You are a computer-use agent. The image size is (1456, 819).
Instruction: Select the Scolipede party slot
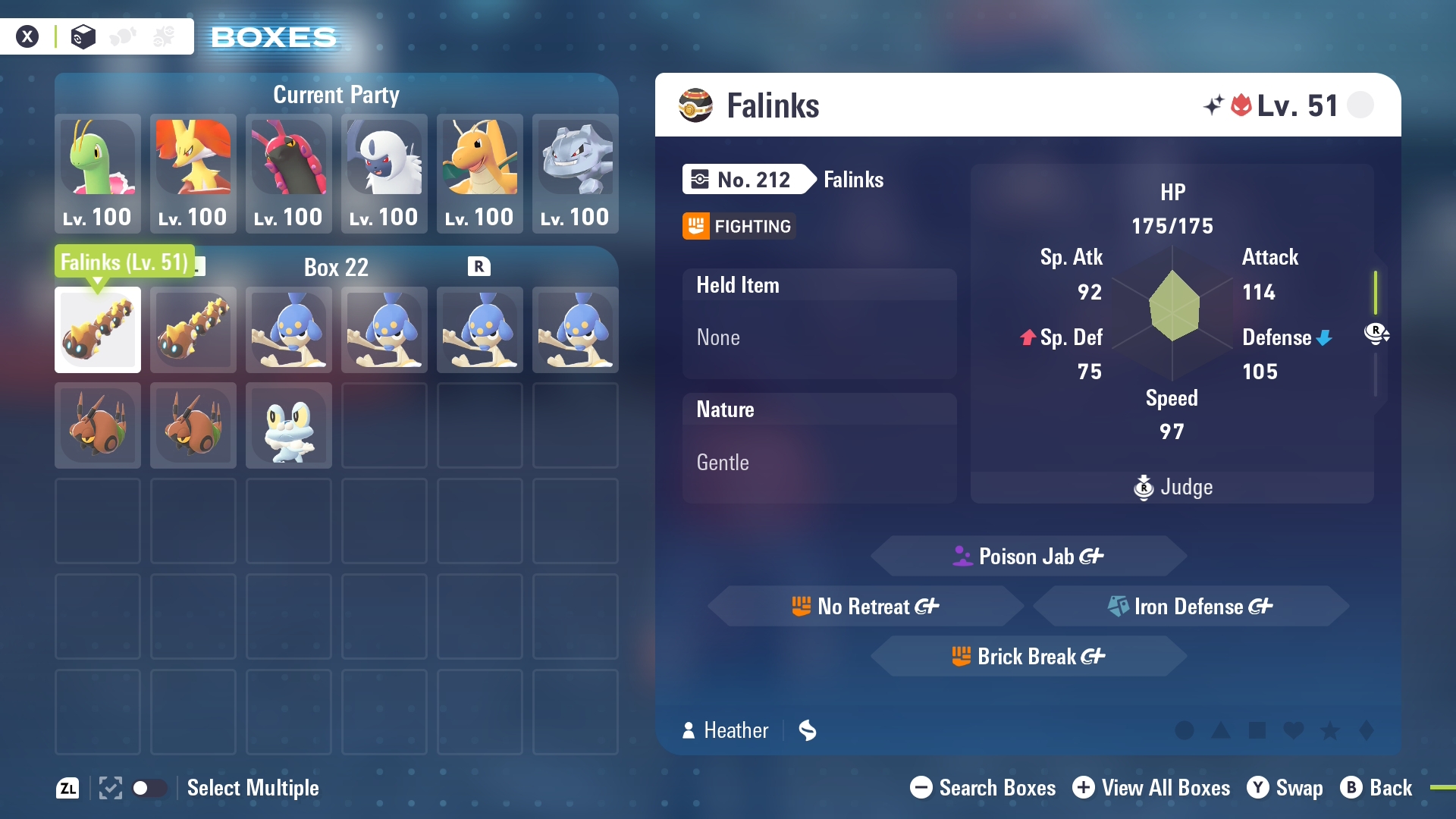289,173
